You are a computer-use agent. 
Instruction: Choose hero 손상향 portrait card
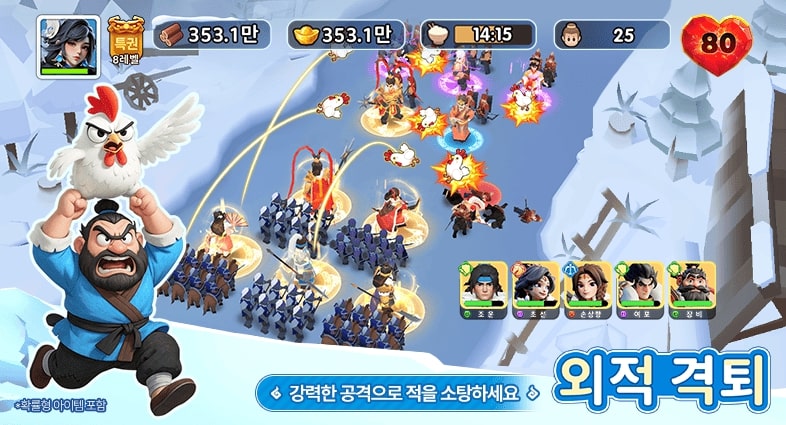tap(588, 288)
